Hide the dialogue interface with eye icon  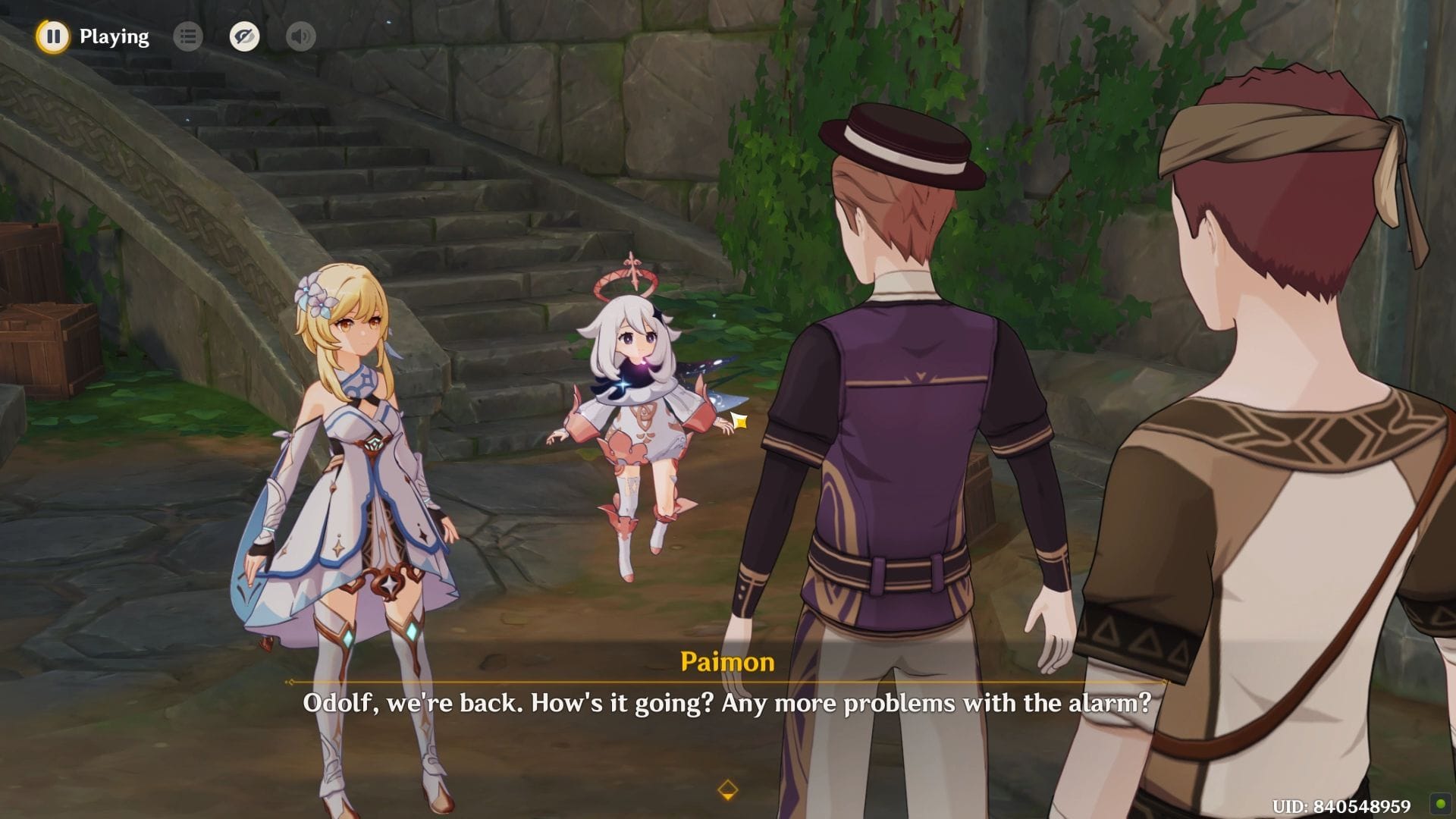[244, 36]
